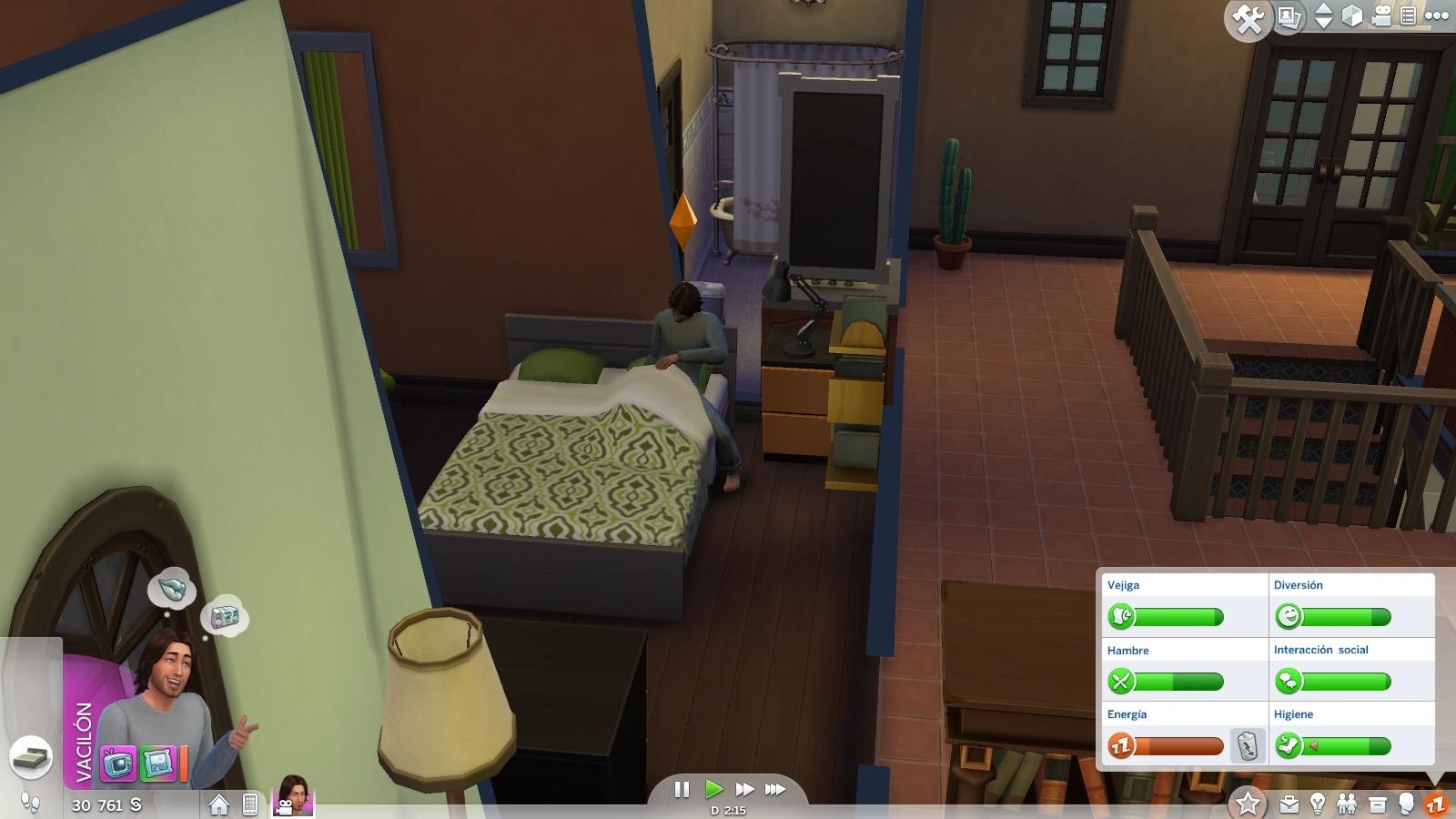Expand the three-dots menu at top right
Image resolution: width=1456 pixels, height=819 pixels.
pyautogui.click(x=1436, y=15)
